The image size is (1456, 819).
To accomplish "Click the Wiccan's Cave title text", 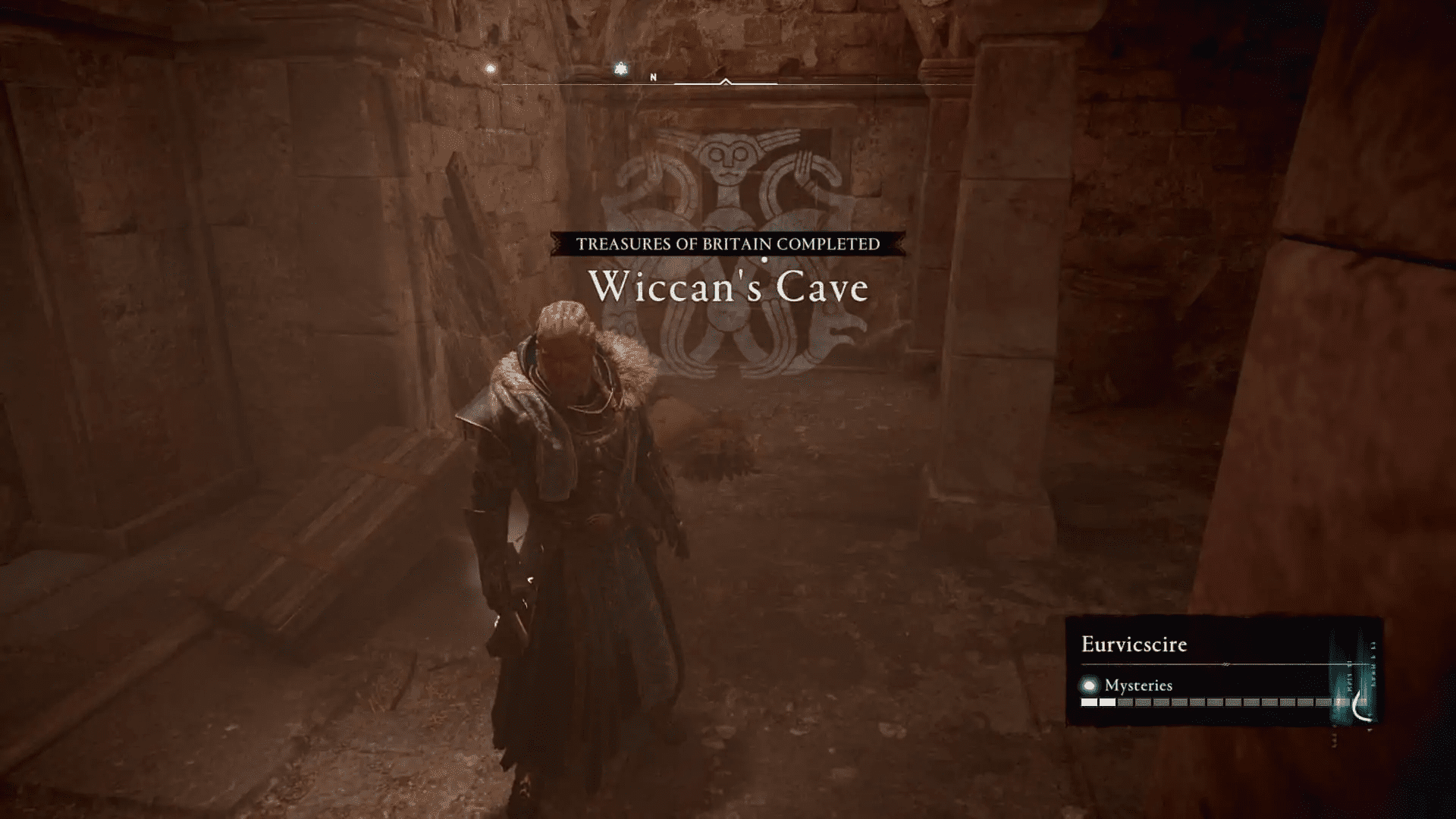I will click(x=730, y=287).
